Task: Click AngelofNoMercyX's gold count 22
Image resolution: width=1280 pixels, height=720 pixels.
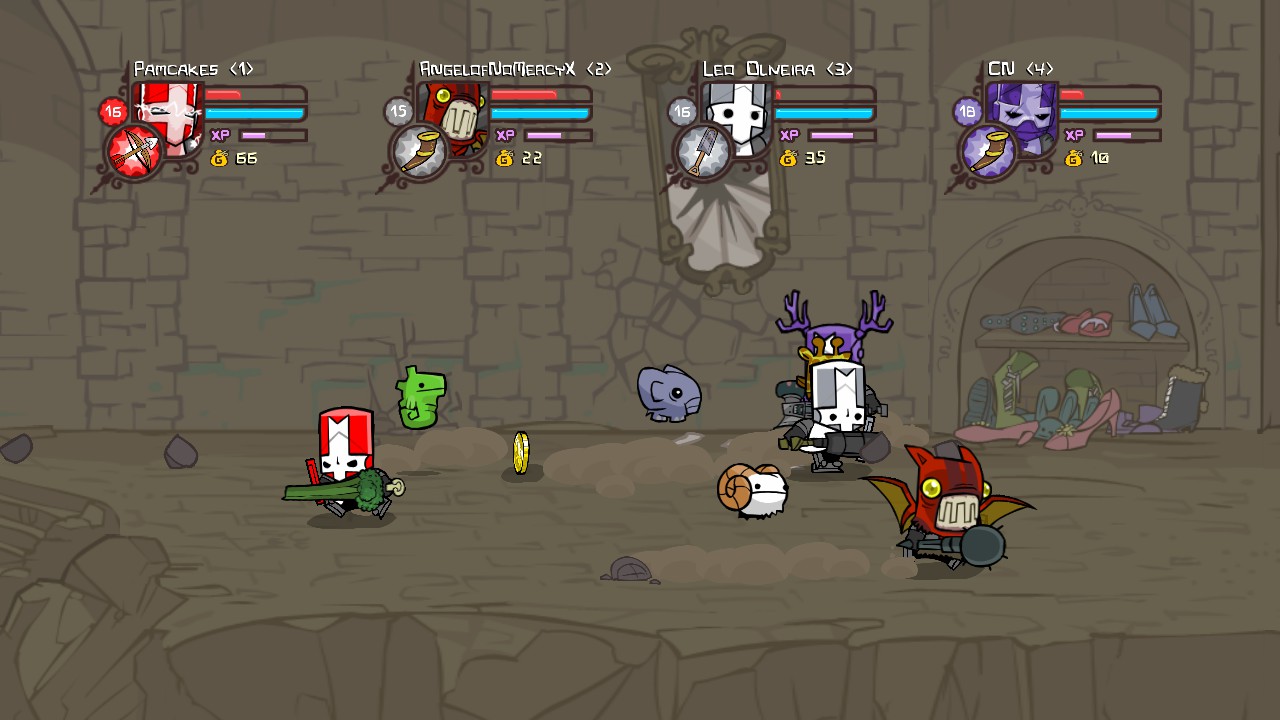Action: (530, 157)
